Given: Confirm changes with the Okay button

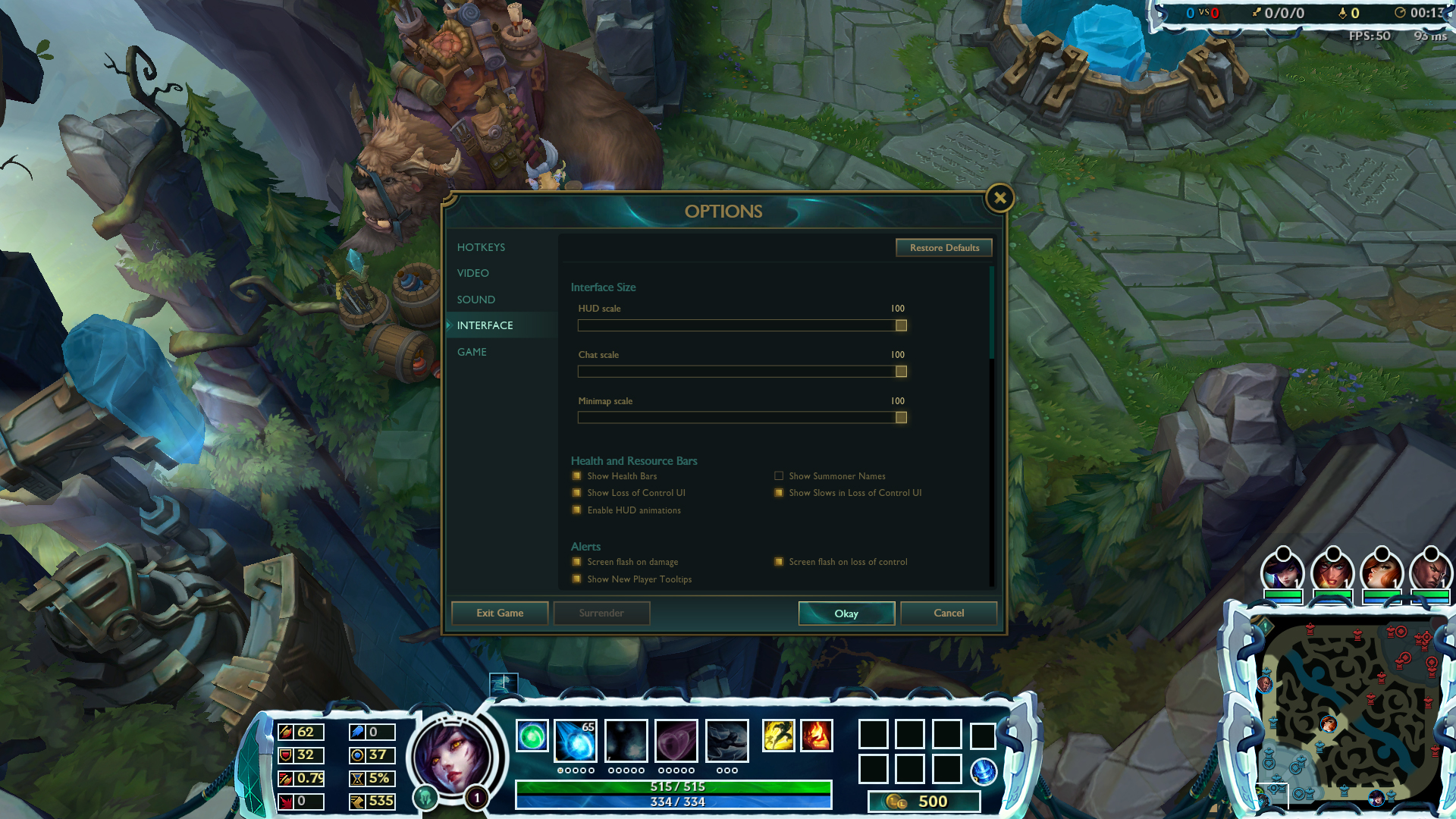Looking at the screenshot, I should (x=846, y=613).
